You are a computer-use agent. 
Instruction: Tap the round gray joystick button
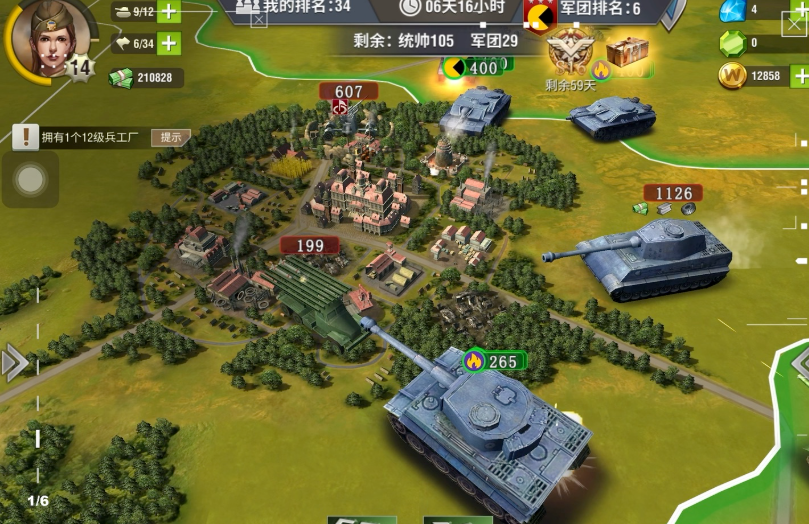coord(31,180)
